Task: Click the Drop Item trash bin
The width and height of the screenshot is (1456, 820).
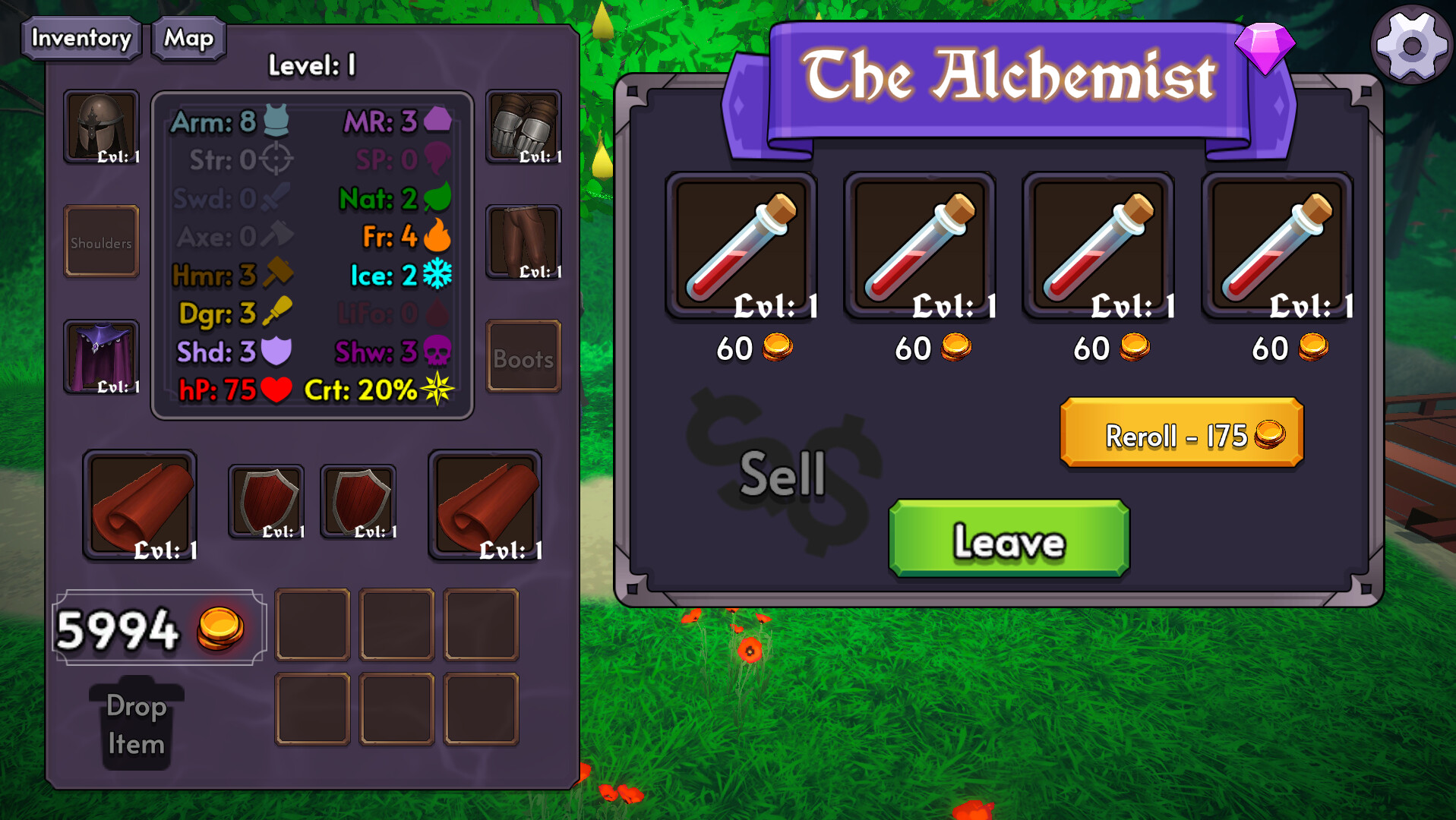Action: [137, 724]
